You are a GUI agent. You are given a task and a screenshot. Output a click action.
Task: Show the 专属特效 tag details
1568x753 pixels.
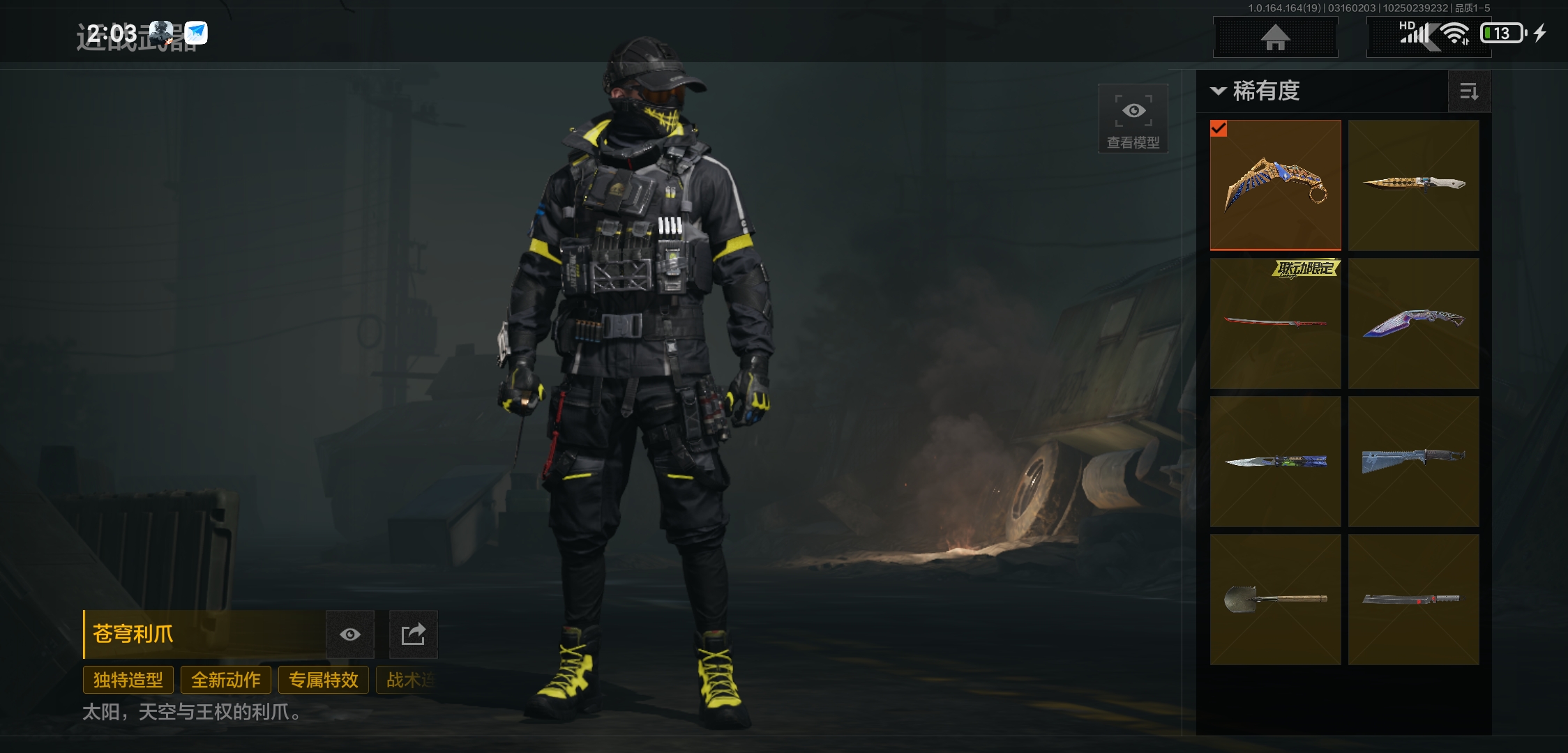tap(324, 680)
